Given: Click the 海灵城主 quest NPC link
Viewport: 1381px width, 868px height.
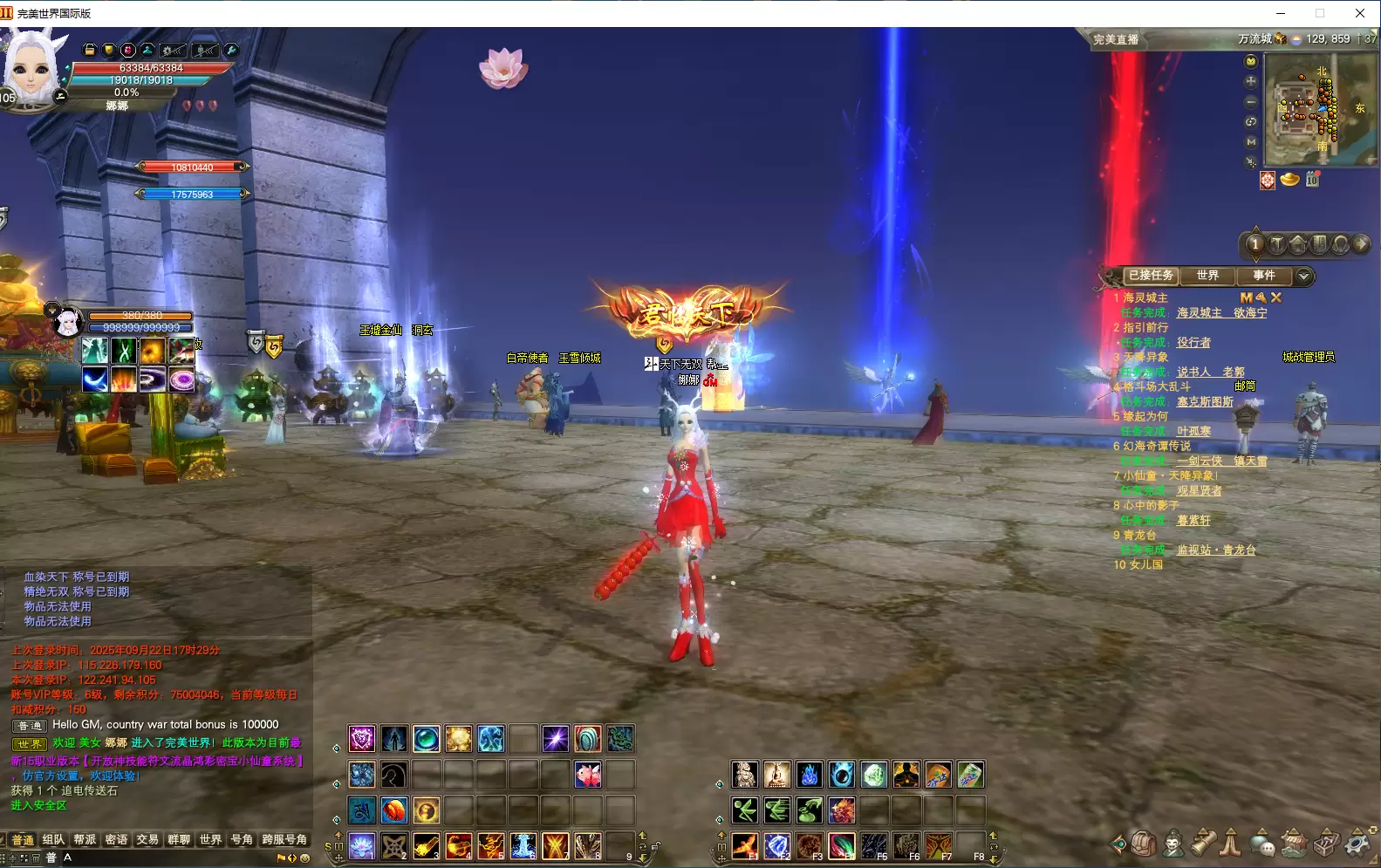Looking at the screenshot, I should pos(1199,312).
